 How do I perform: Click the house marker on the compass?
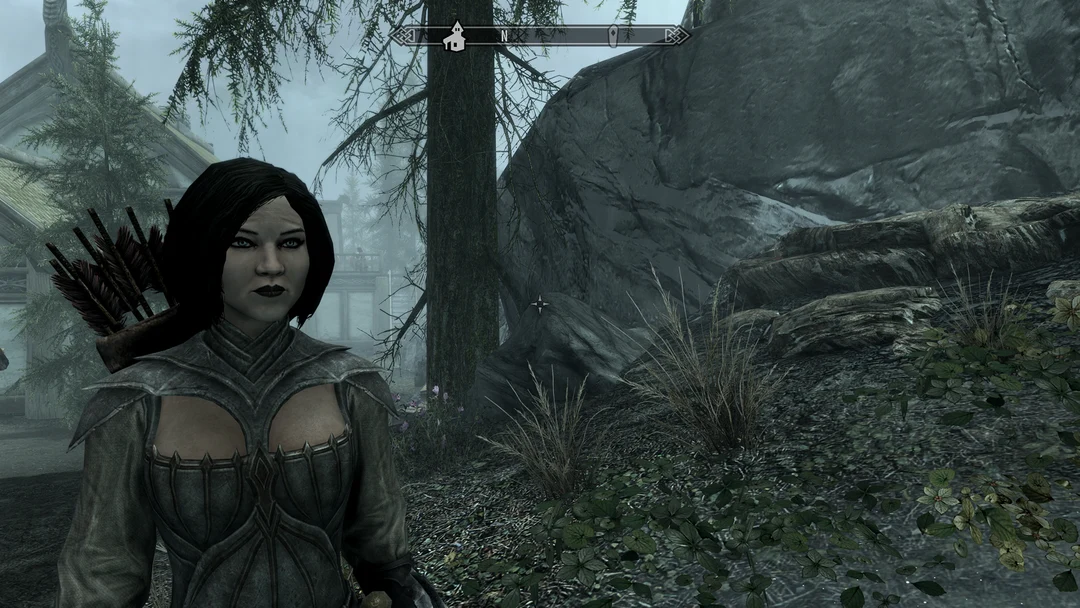[456, 36]
